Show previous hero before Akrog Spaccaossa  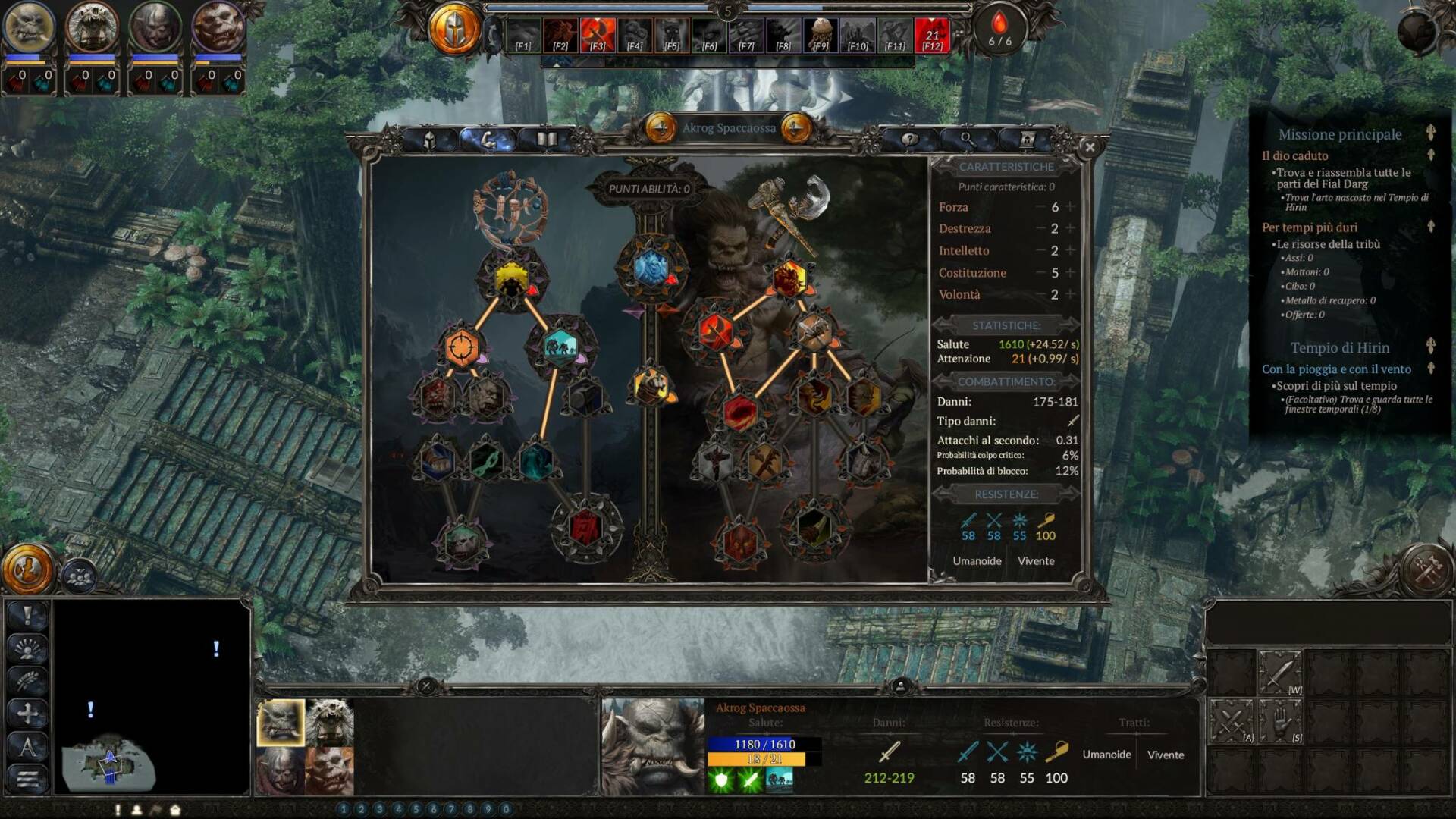661,129
